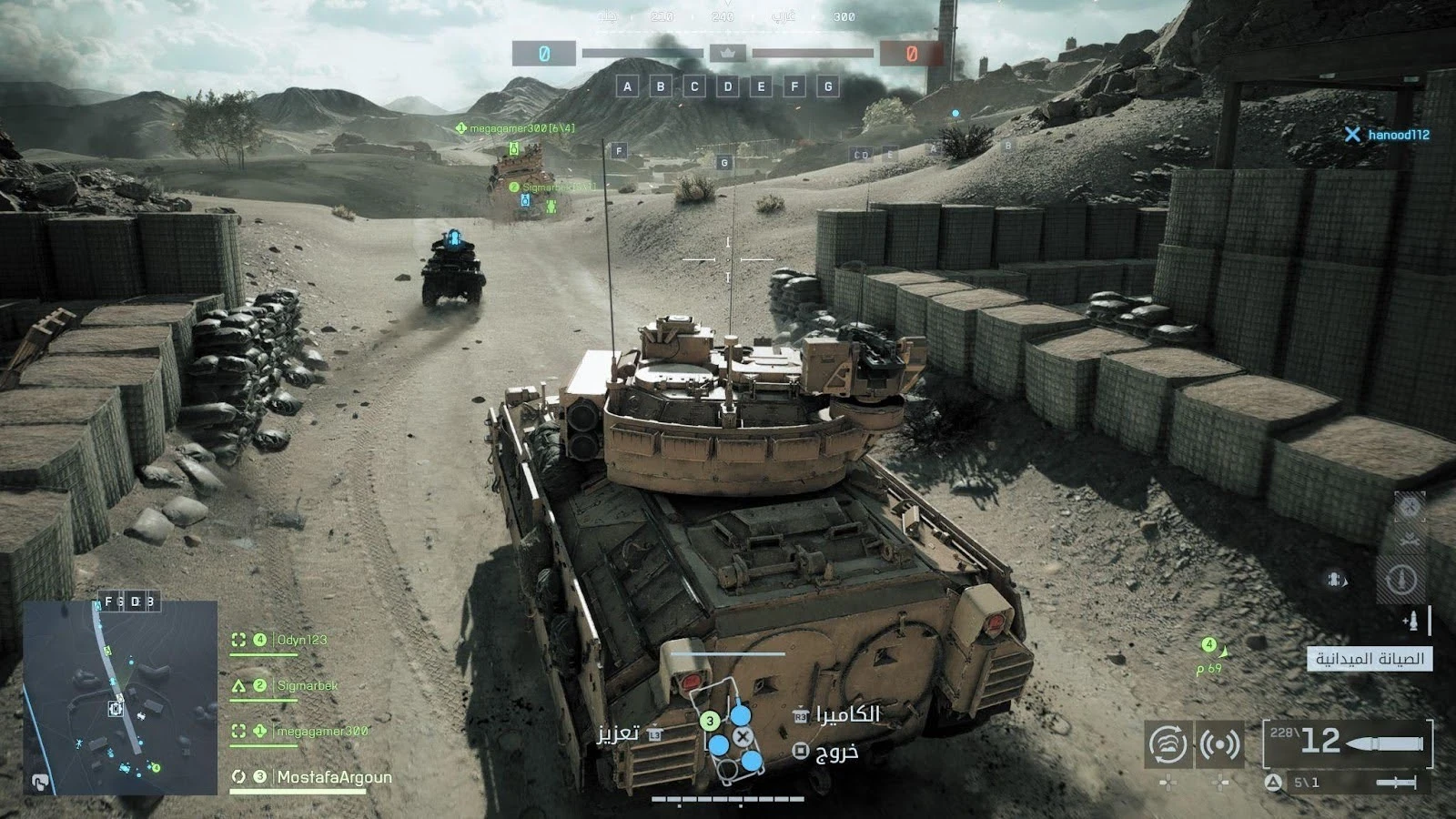Select objective flag D in top bar
The image size is (1456, 819).
tap(728, 86)
